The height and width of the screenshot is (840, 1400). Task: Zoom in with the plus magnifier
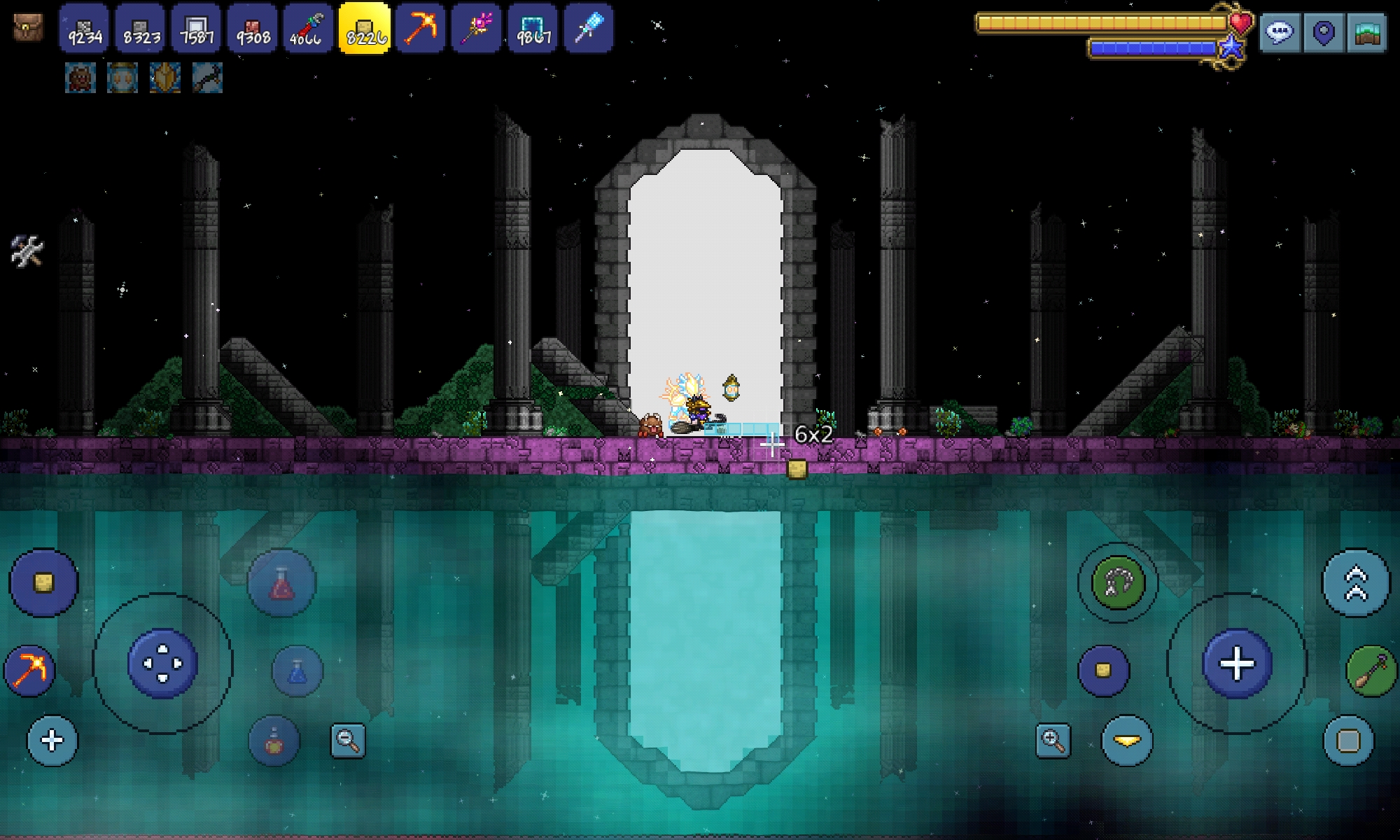click(x=1053, y=740)
